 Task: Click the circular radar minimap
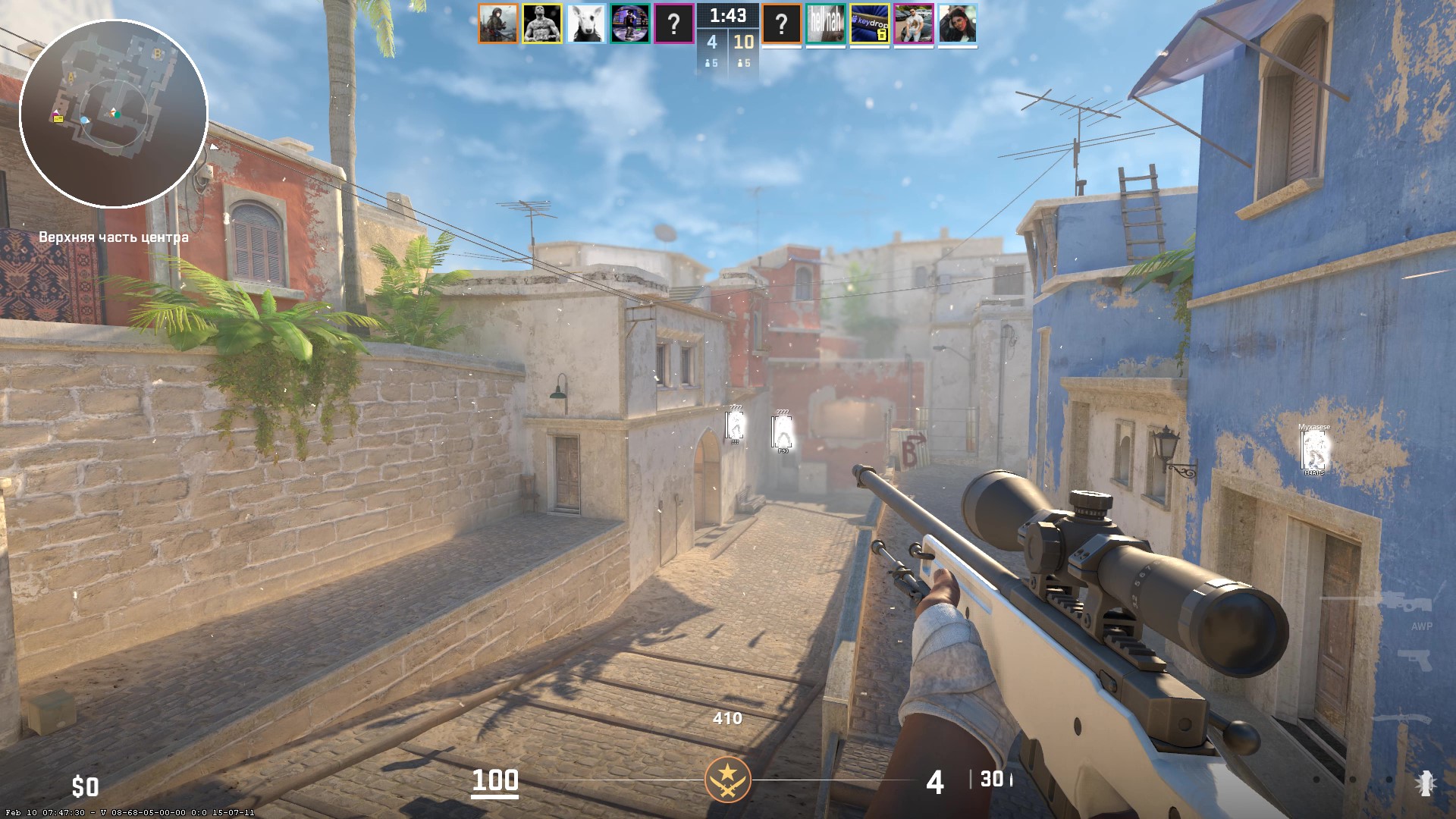pos(114,114)
